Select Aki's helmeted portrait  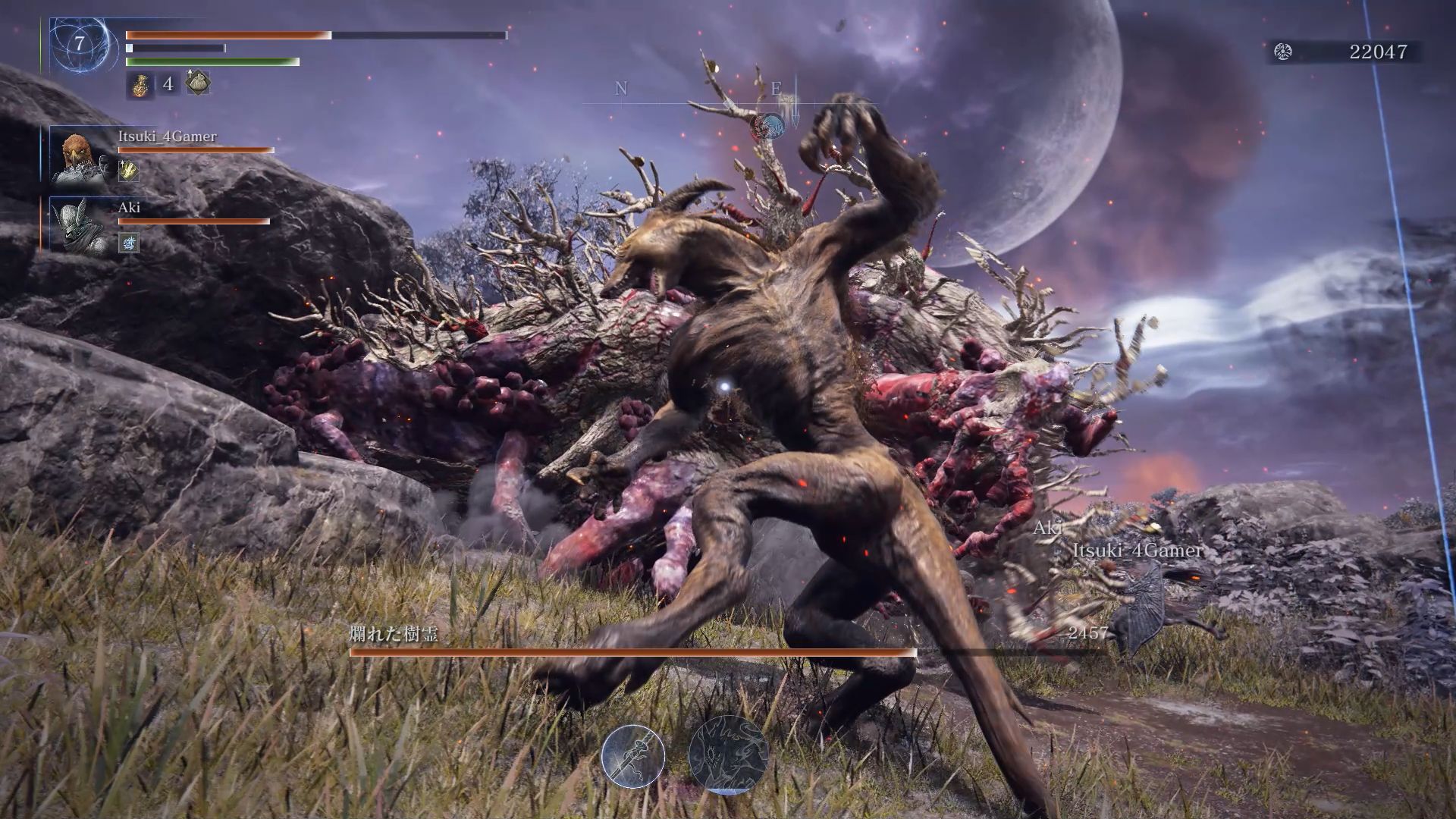click(x=79, y=224)
